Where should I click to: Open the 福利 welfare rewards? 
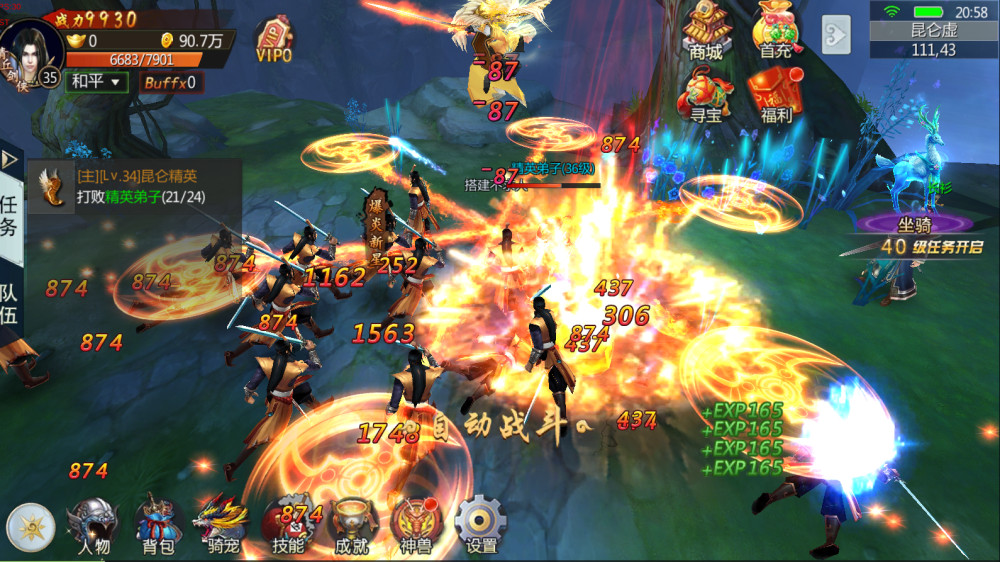776,95
